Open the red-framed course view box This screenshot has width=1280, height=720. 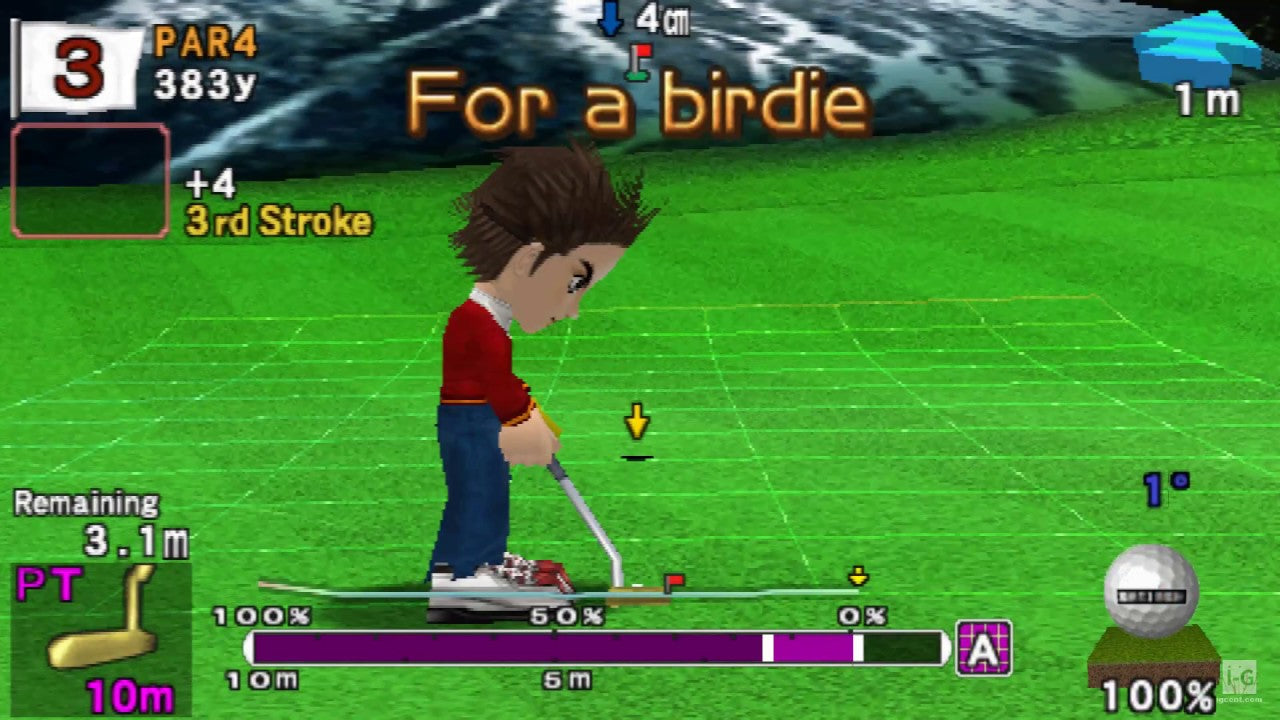(90, 181)
